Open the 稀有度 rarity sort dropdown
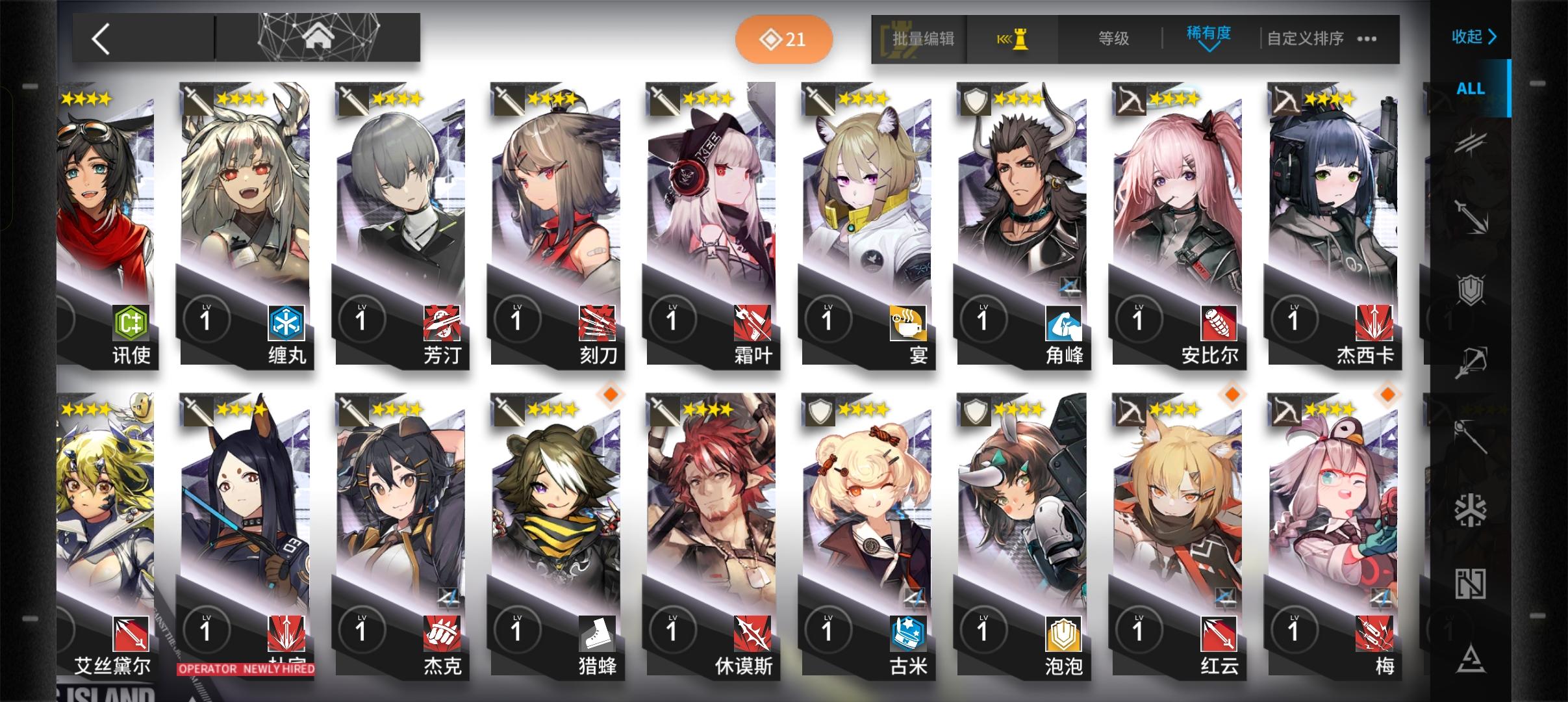The width and height of the screenshot is (1568, 702). pos(1209,37)
